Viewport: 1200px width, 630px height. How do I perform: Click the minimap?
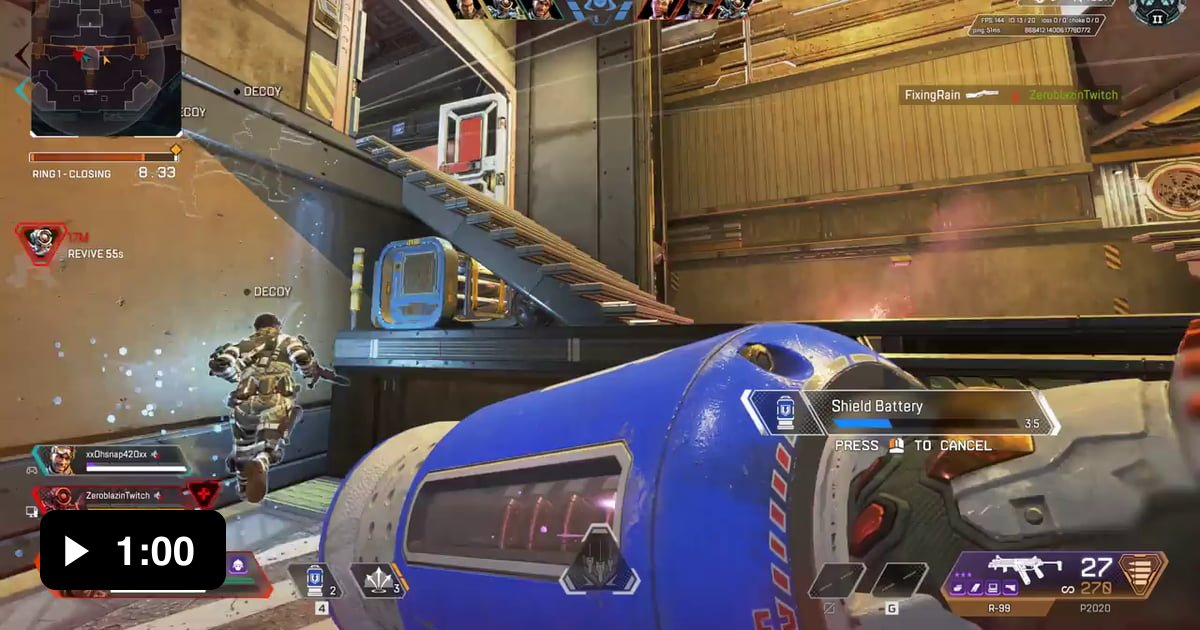(105, 68)
